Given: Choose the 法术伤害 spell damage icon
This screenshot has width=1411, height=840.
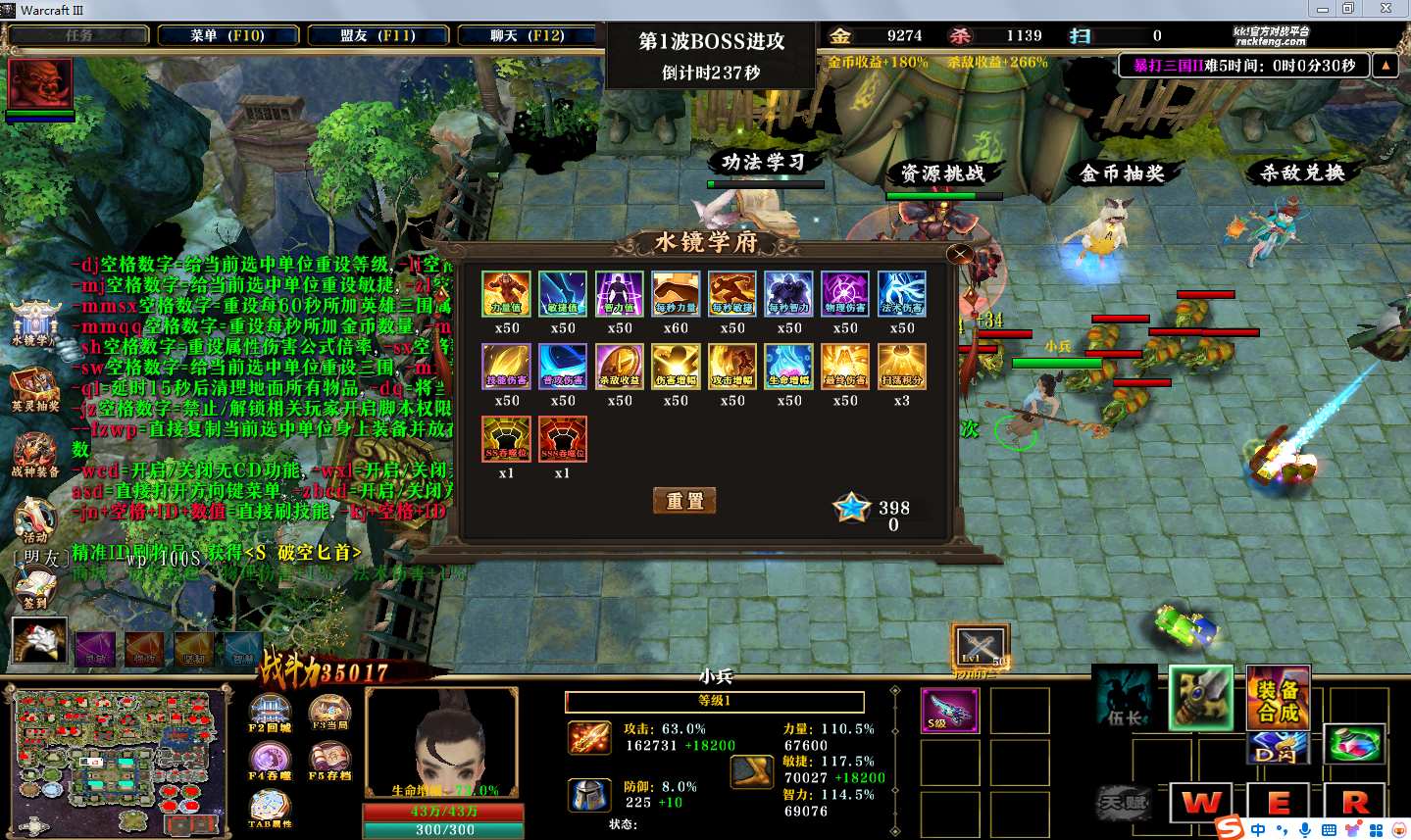Looking at the screenshot, I should click(x=902, y=294).
